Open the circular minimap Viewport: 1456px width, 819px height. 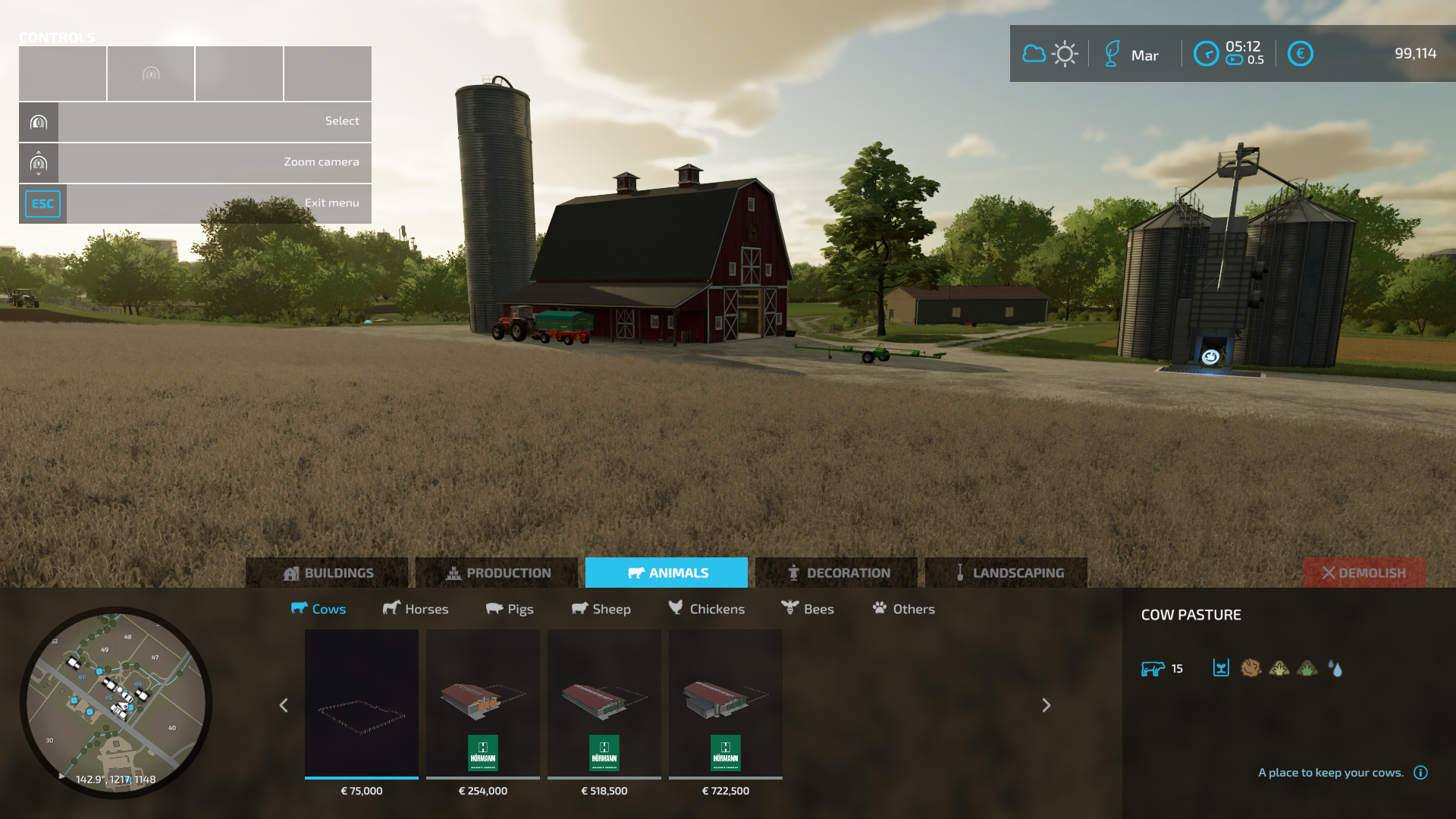[x=116, y=702]
